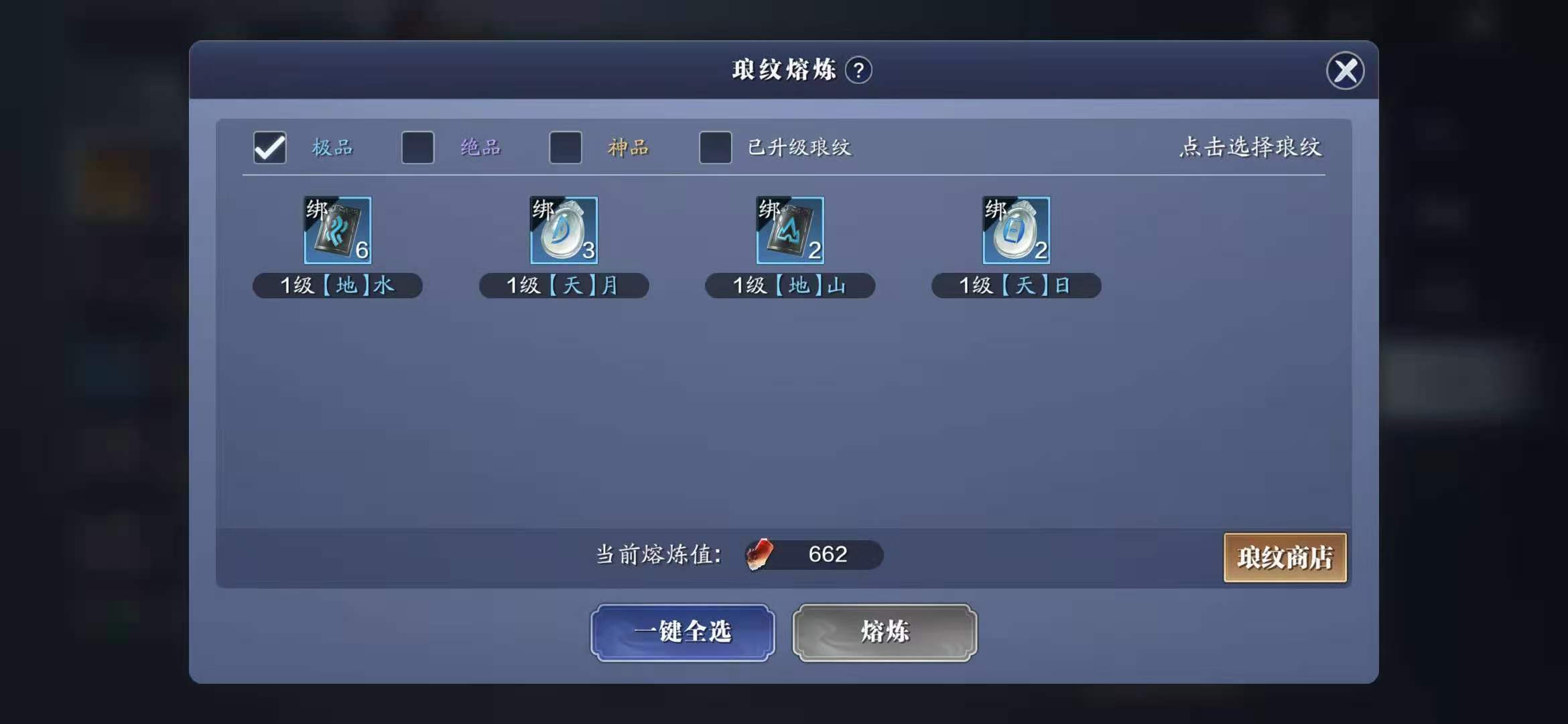
Task: Click the red melting value currency icon
Action: pyautogui.click(x=759, y=554)
